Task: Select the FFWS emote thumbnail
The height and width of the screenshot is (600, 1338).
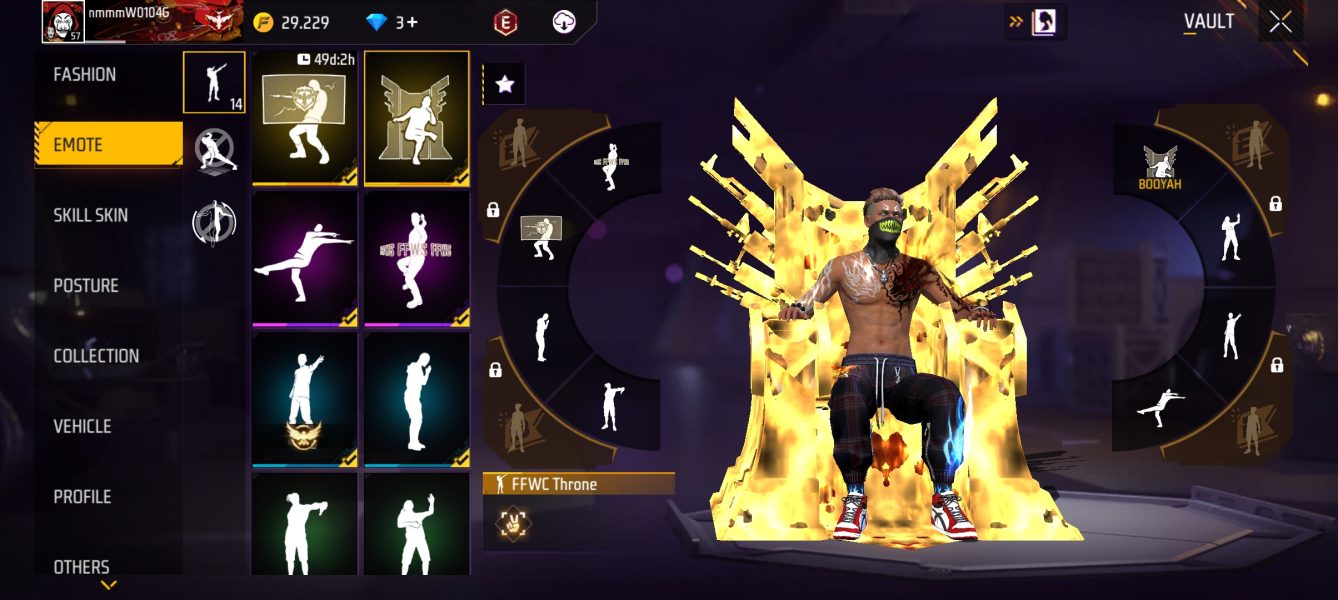Action: point(416,259)
